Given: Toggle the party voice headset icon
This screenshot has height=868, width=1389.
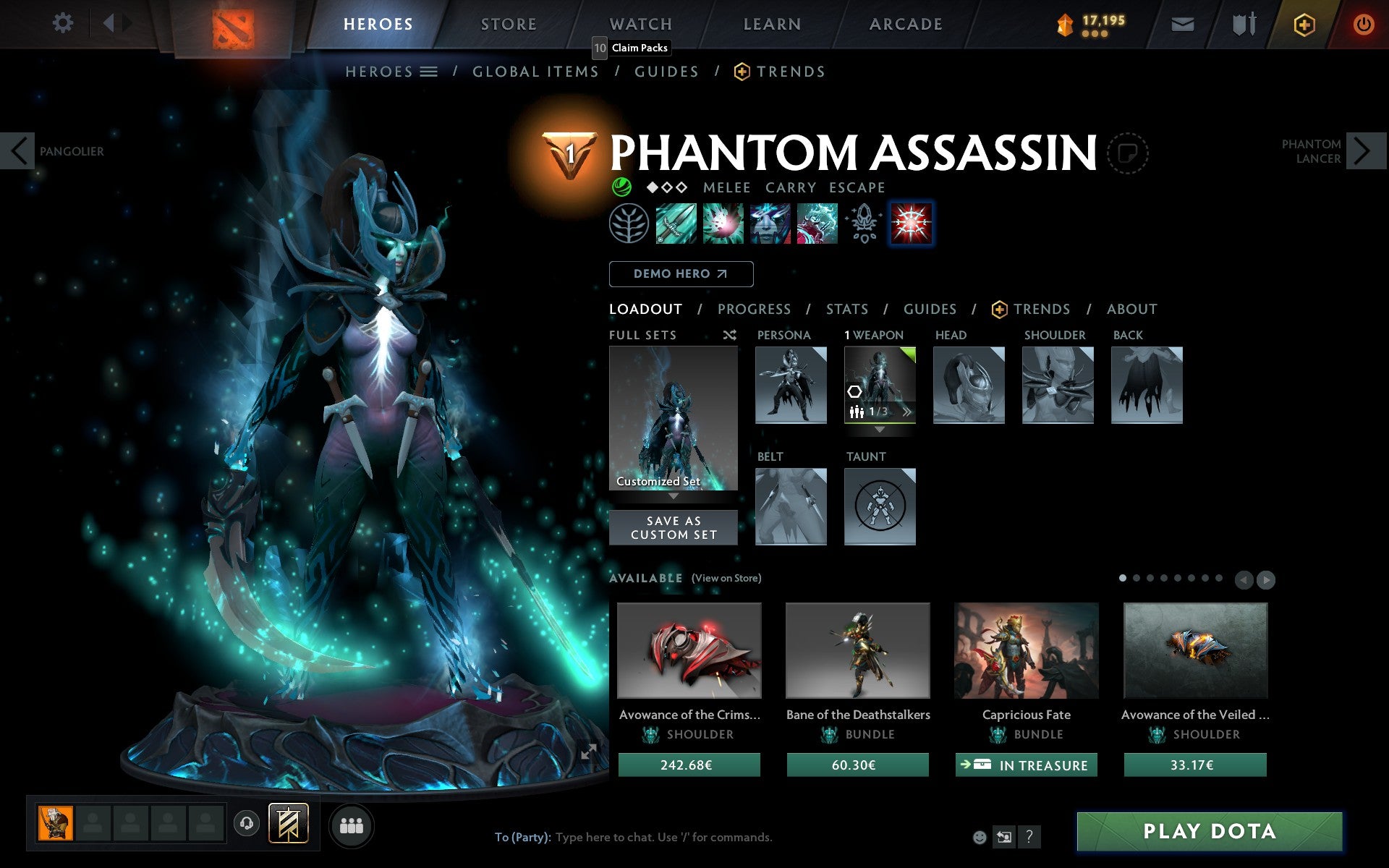Looking at the screenshot, I should (247, 822).
